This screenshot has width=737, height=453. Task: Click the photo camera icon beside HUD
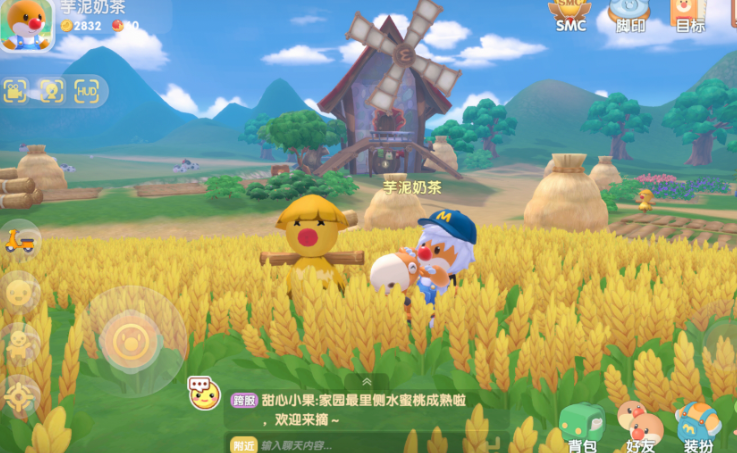click(x=51, y=91)
